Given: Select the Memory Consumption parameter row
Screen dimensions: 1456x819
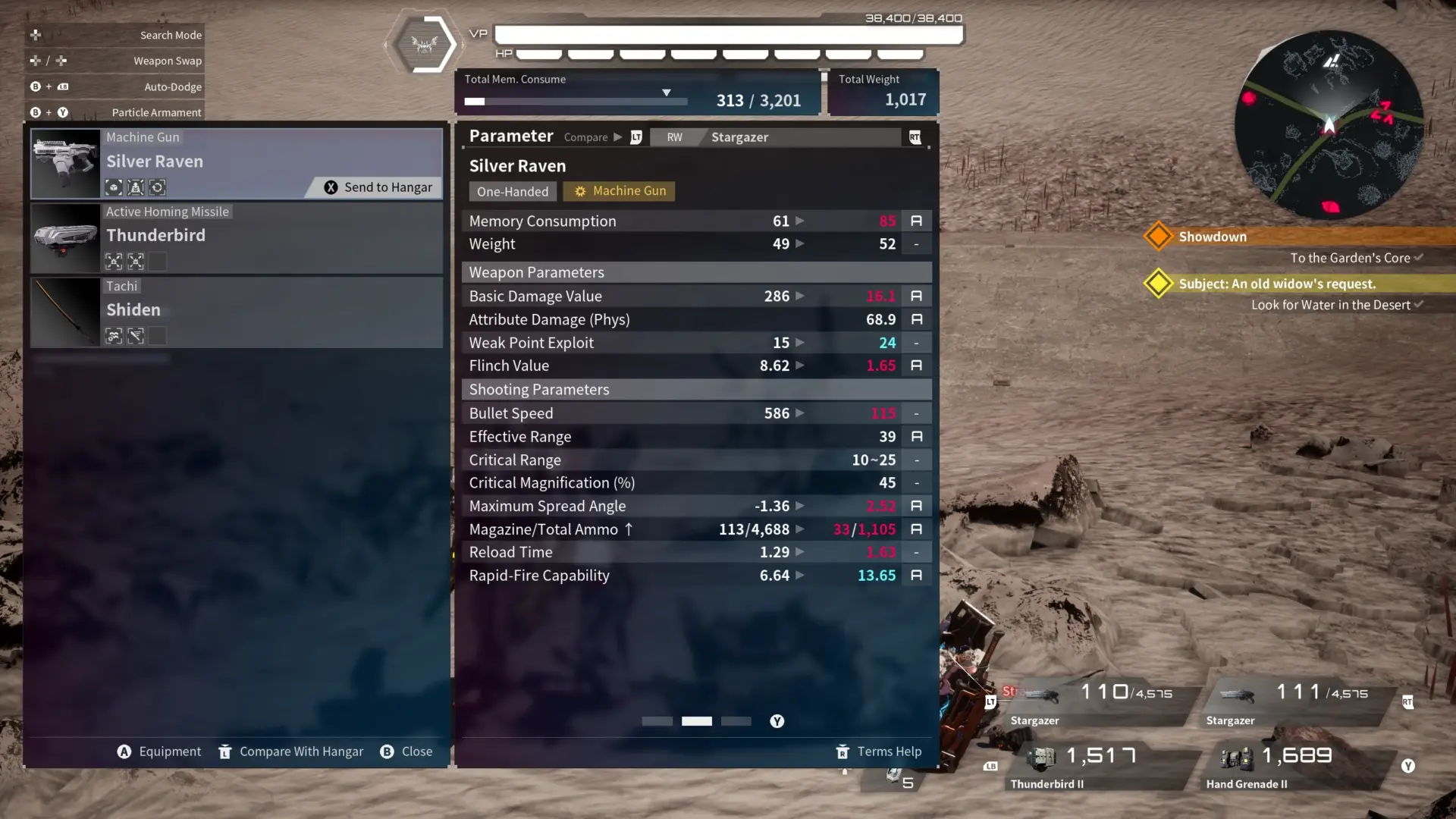Looking at the screenshot, I should click(x=695, y=221).
